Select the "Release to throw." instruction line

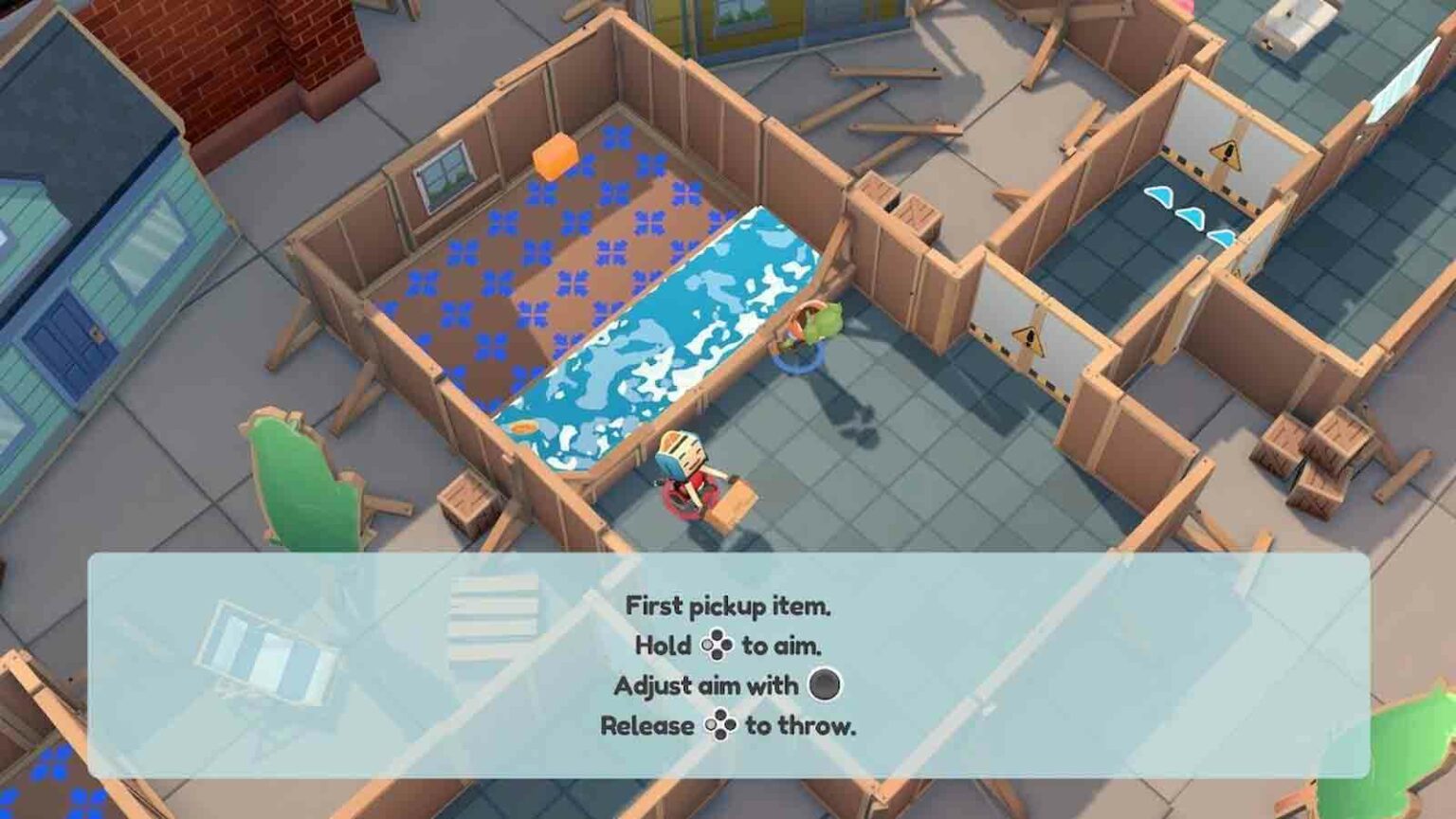(x=730, y=726)
